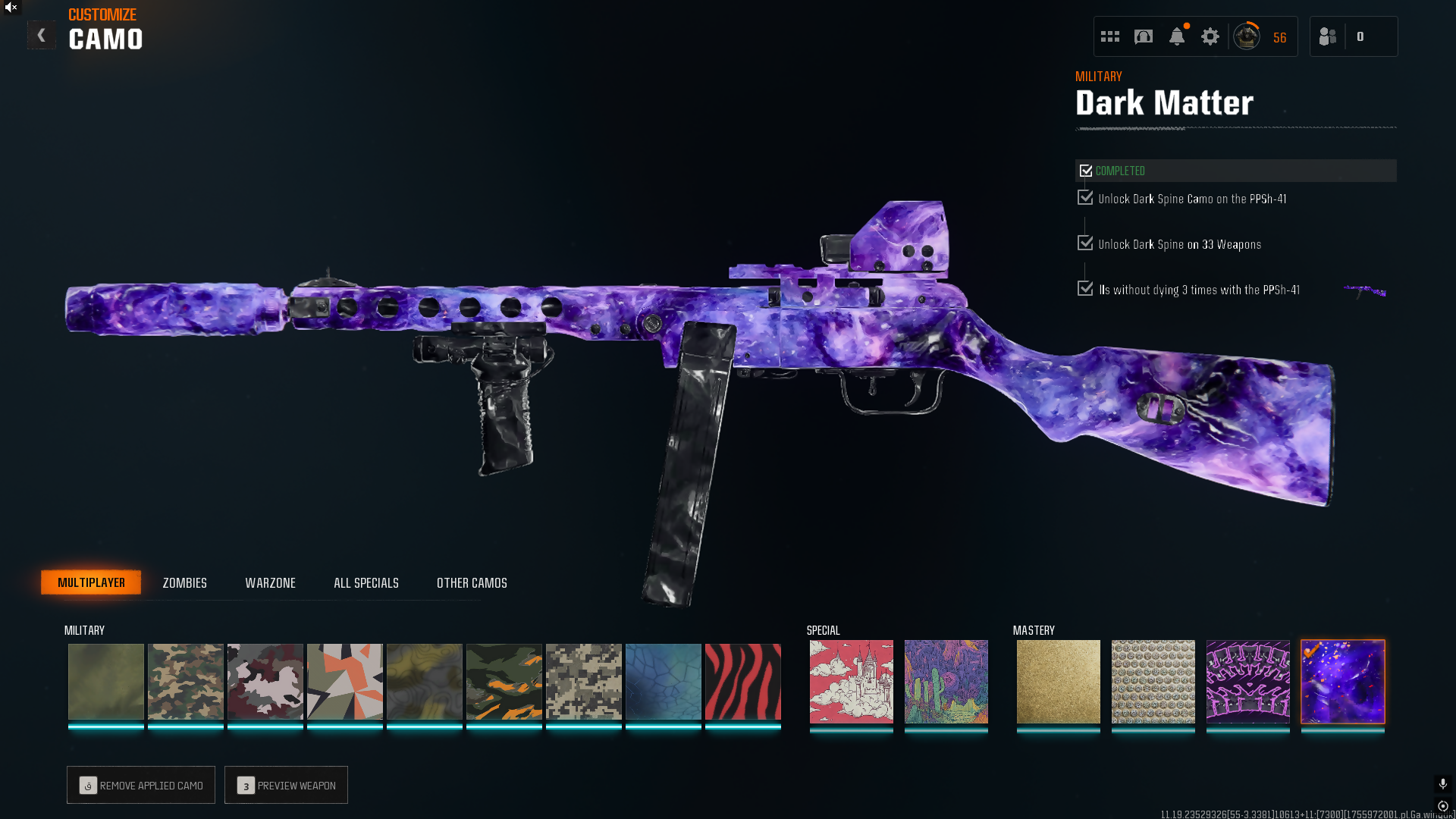Select the All Specials tab
Image resolution: width=1456 pixels, height=819 pixels.
tap(366, 582)
